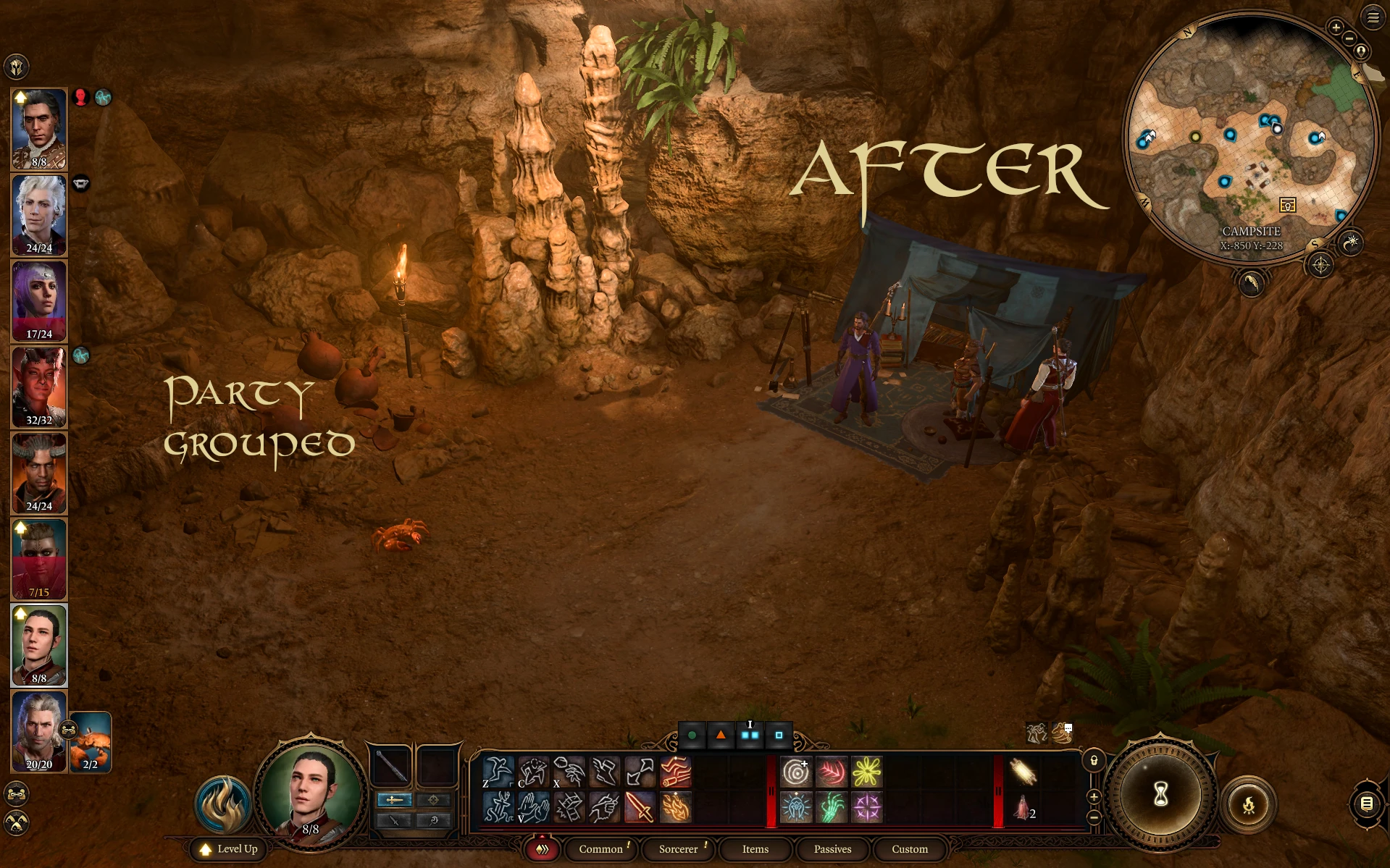Open the campfire rest menu
The height and width of the screenshot is (868, 1390).
[1249, 804]
